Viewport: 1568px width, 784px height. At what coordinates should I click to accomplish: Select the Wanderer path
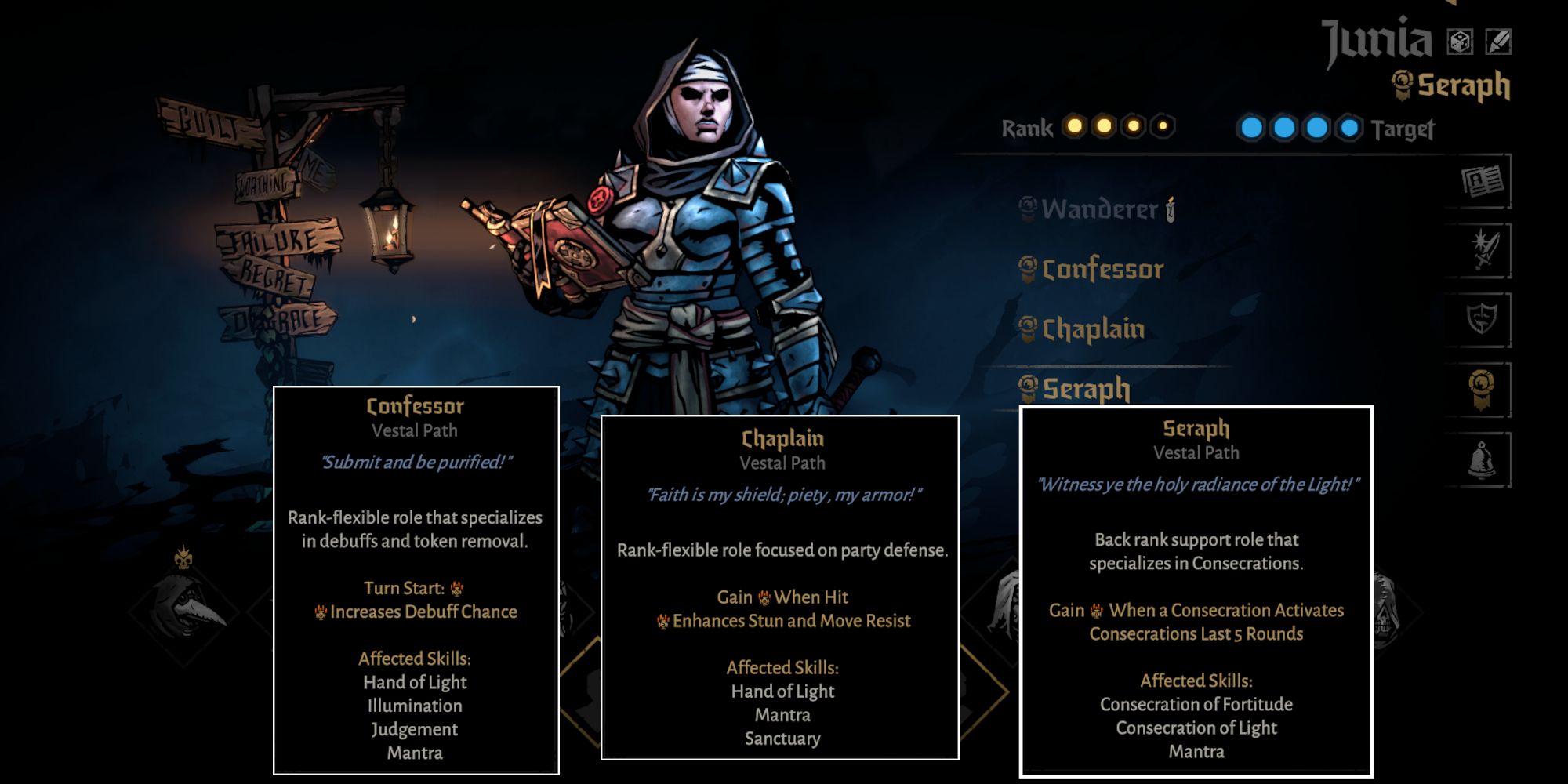[1099, 209]
